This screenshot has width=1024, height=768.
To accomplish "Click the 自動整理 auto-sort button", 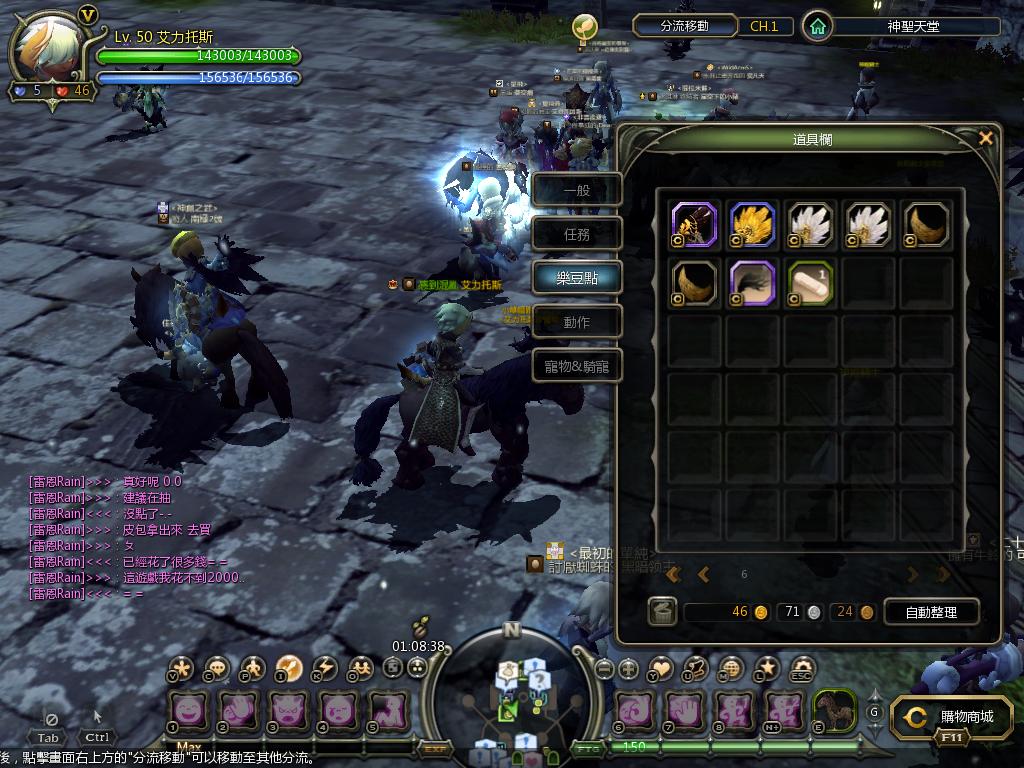I will (930, 612).
